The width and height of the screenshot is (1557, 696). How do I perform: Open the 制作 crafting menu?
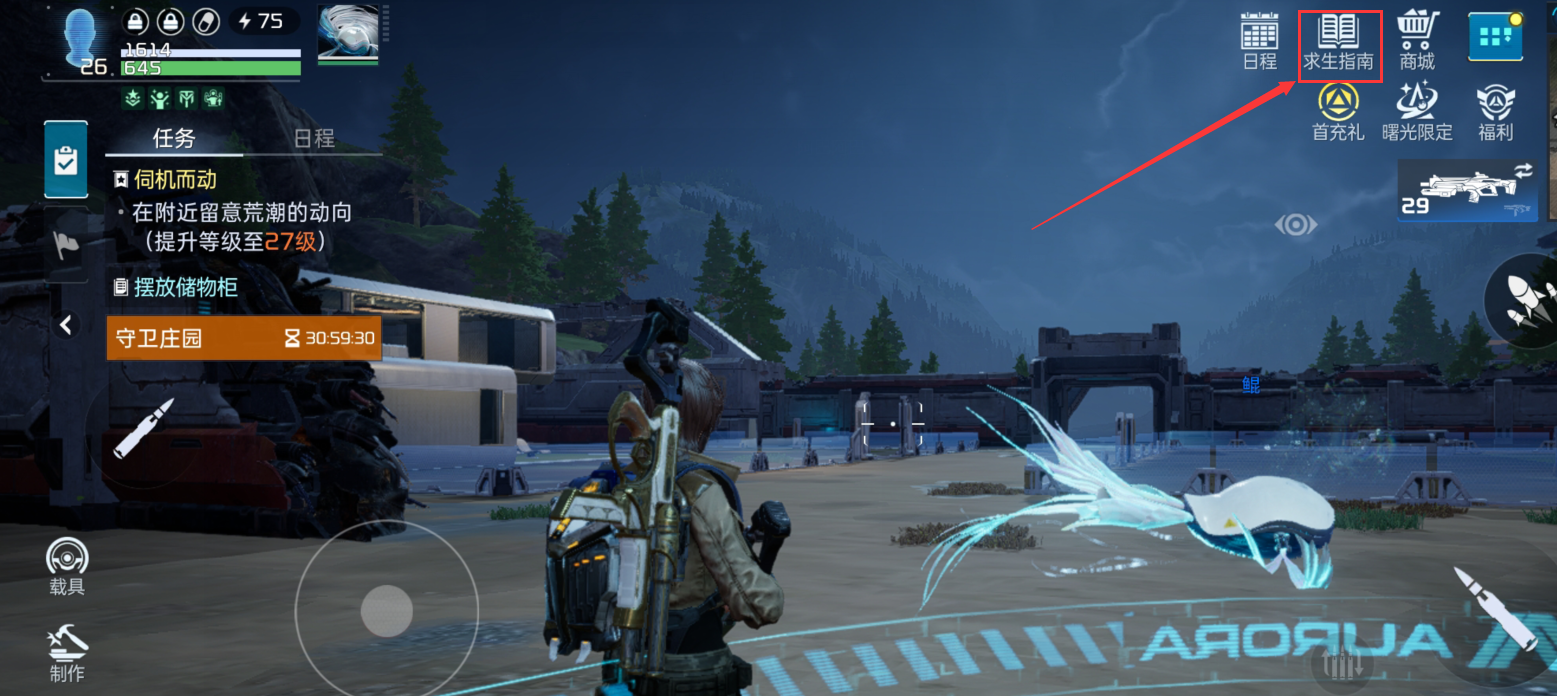67,651
